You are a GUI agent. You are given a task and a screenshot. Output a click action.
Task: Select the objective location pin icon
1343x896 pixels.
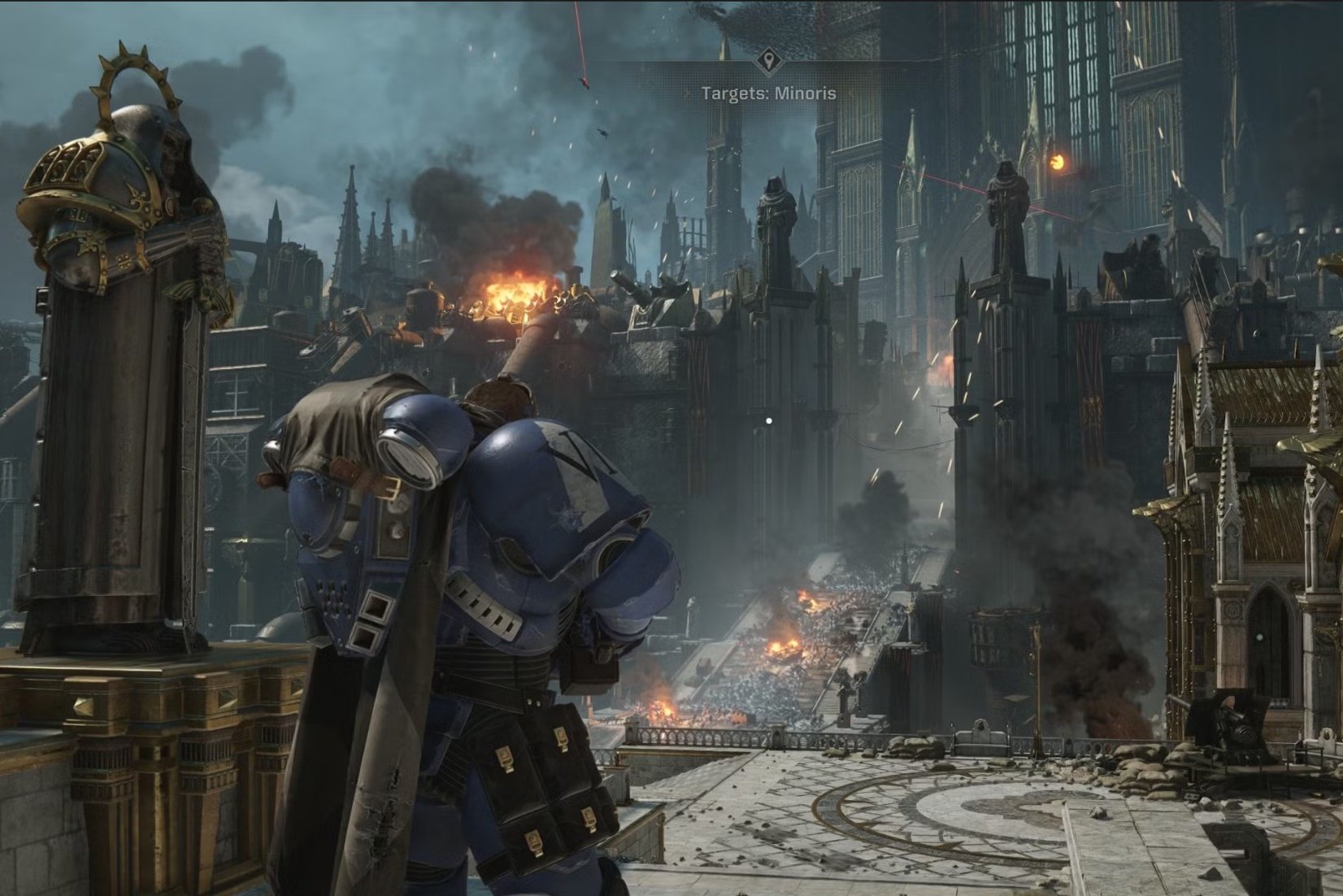click(x=768, y=61)
